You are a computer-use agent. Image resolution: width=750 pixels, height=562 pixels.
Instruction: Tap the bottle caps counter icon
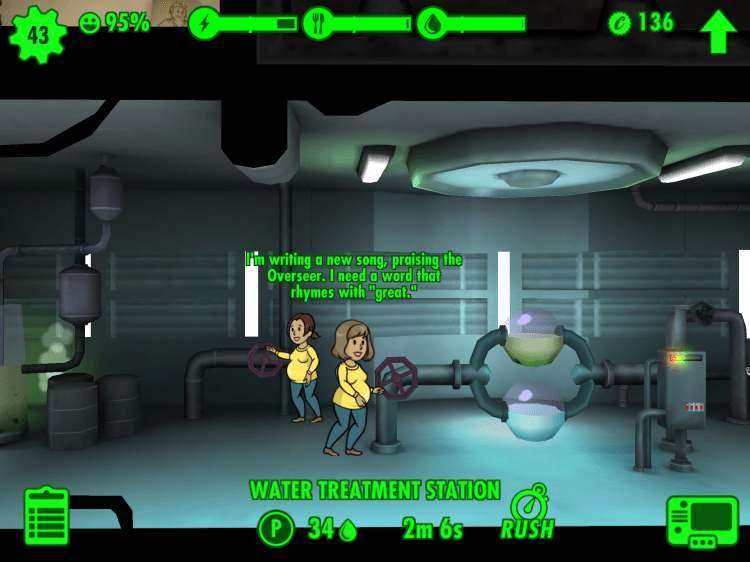(619, 23)
